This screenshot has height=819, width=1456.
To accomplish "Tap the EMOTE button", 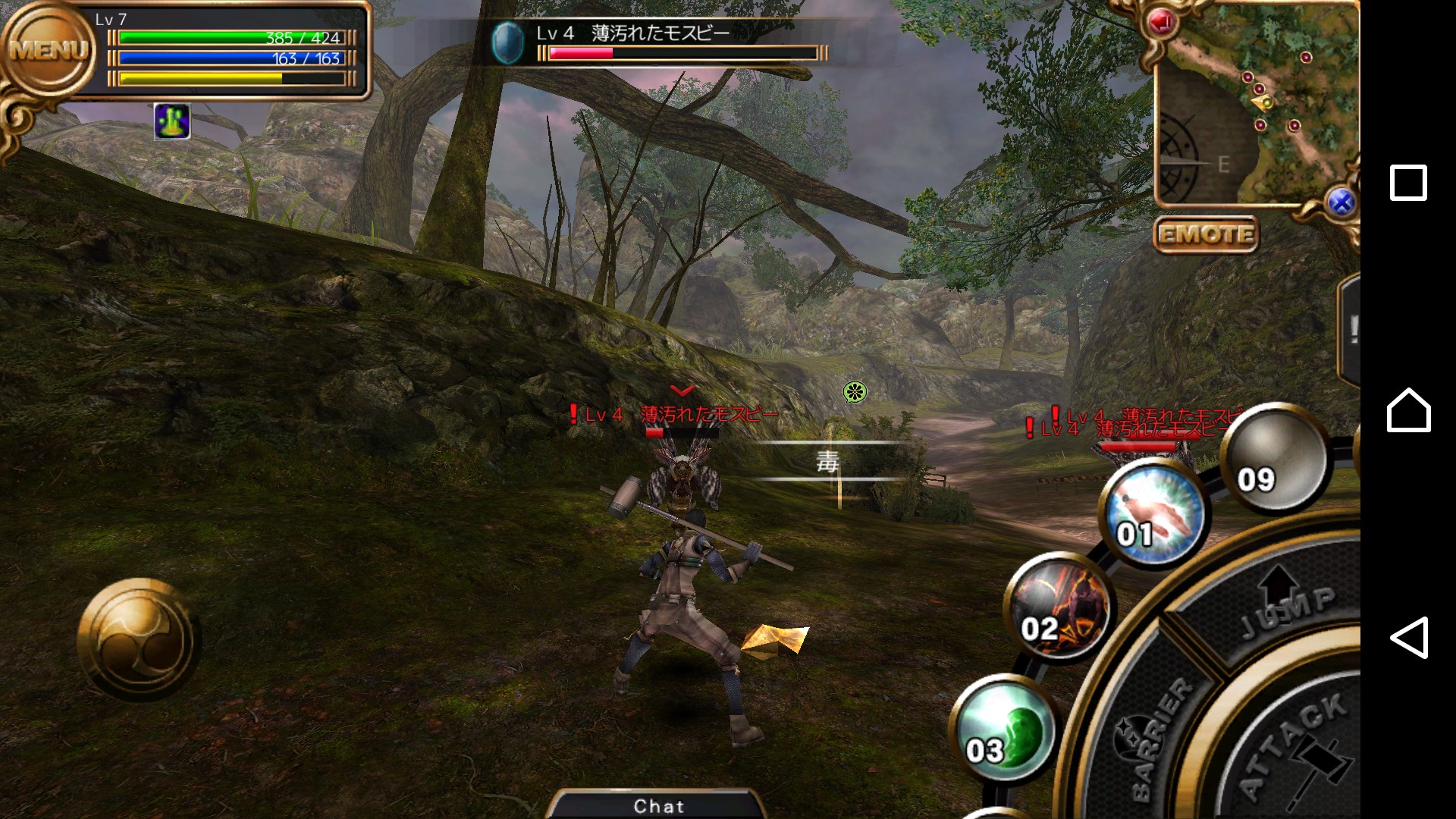I will (x=1206, y=234).
